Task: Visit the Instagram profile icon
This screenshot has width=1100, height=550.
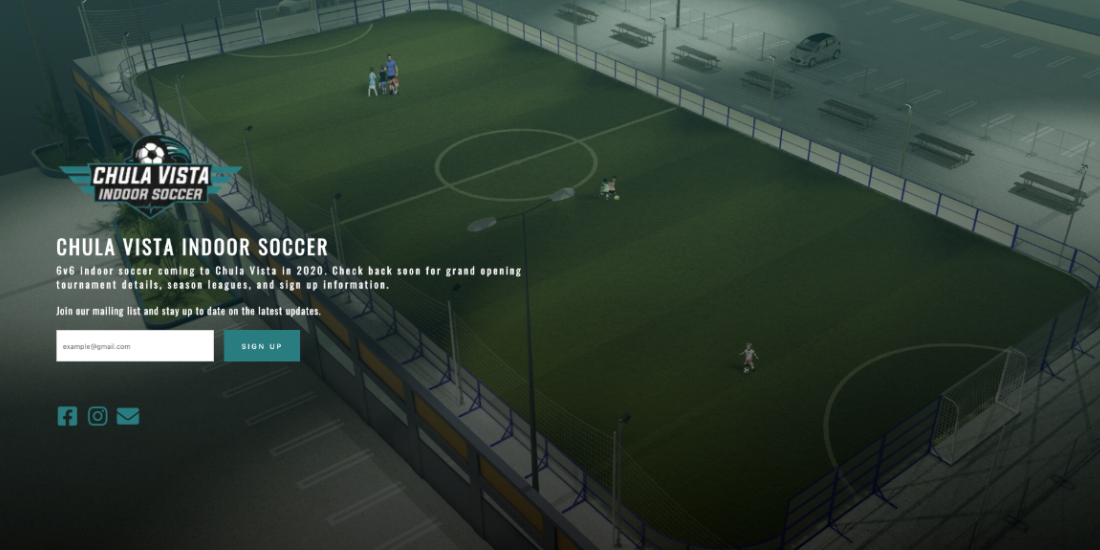Action: pyautogui.click(x=97, y=416)
